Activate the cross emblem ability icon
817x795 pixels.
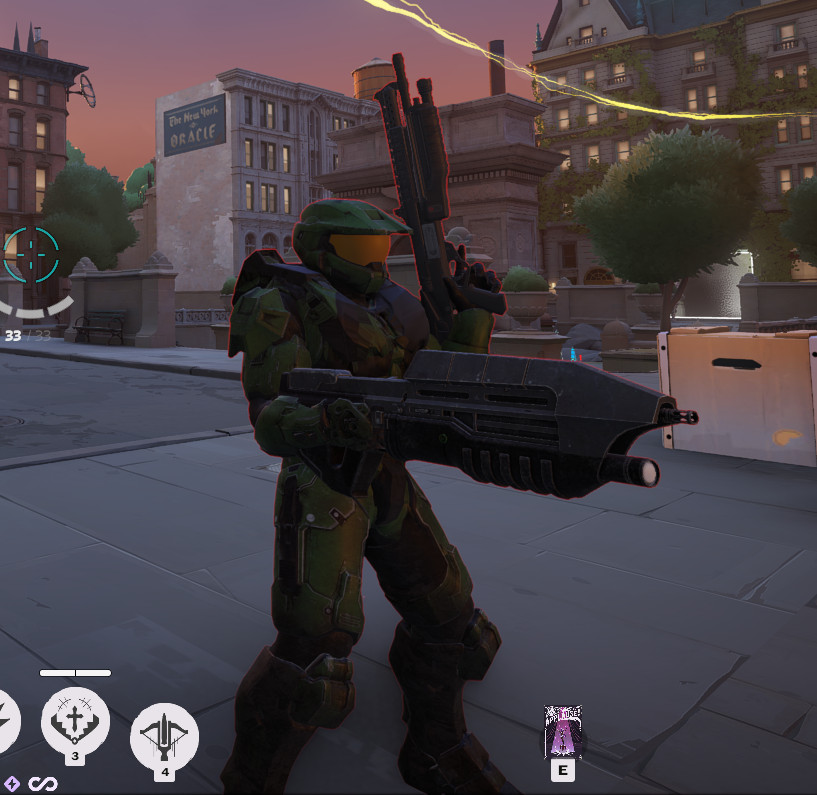[75, 720]
